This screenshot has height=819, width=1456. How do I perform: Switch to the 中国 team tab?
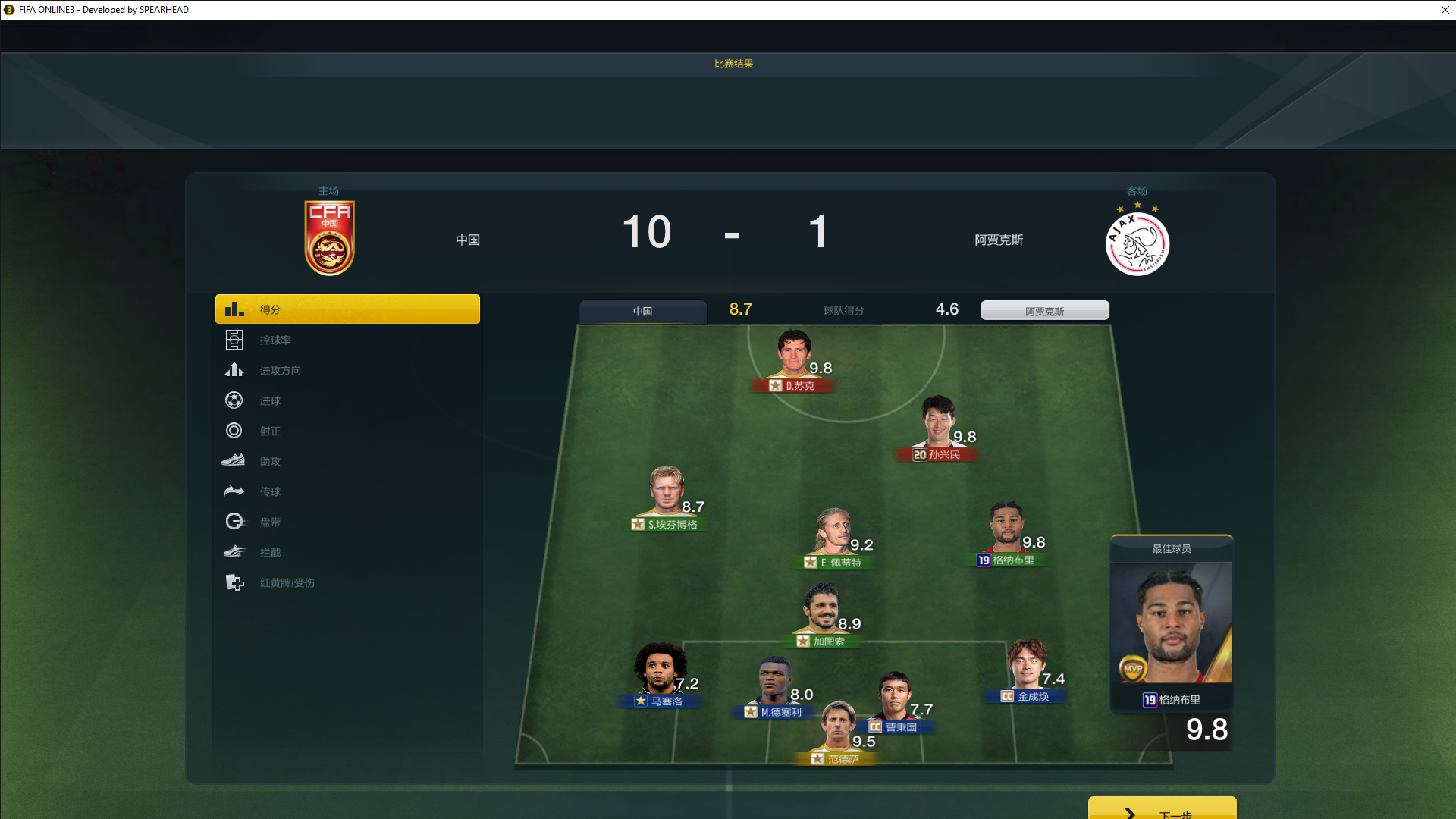[642, 311]
